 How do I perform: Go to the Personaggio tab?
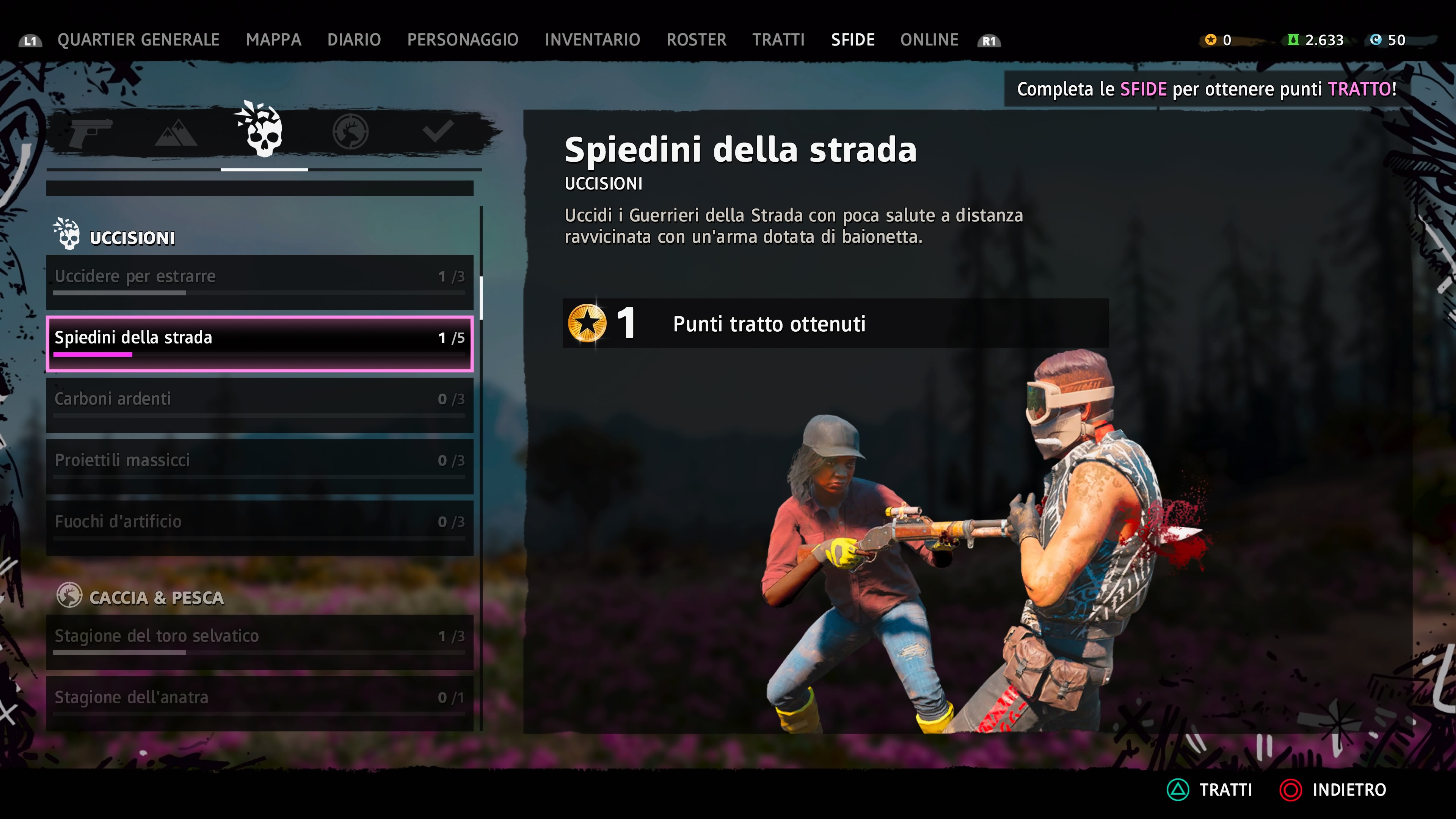(462, 40)
